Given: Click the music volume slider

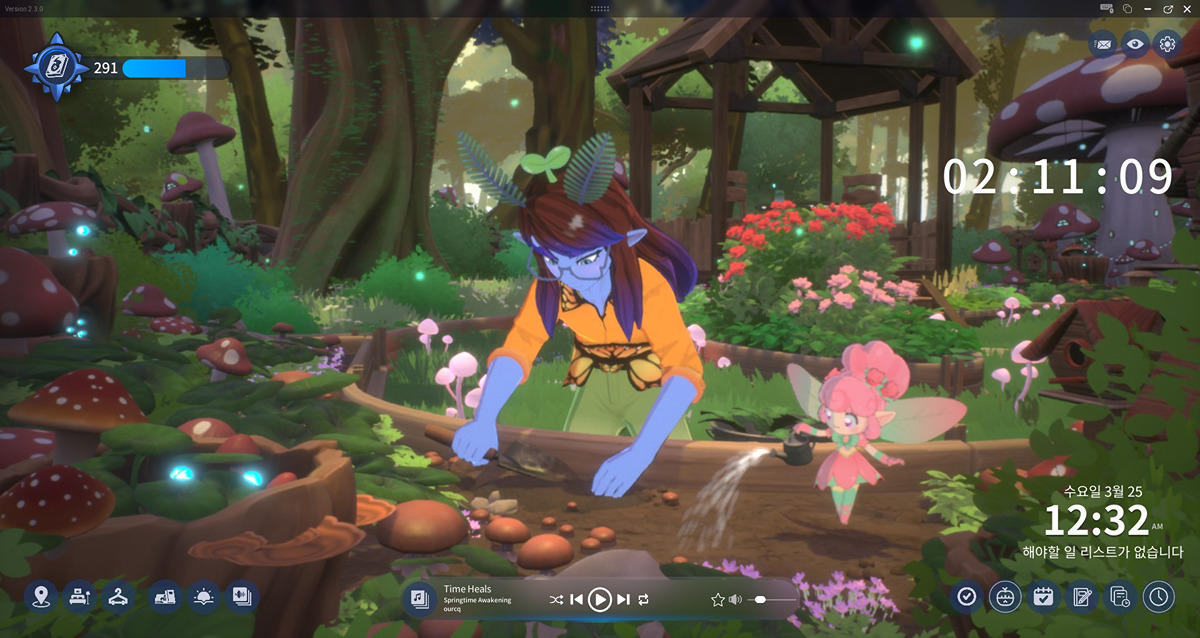Looking at the screenshot, I should click(x=772, y=599).
